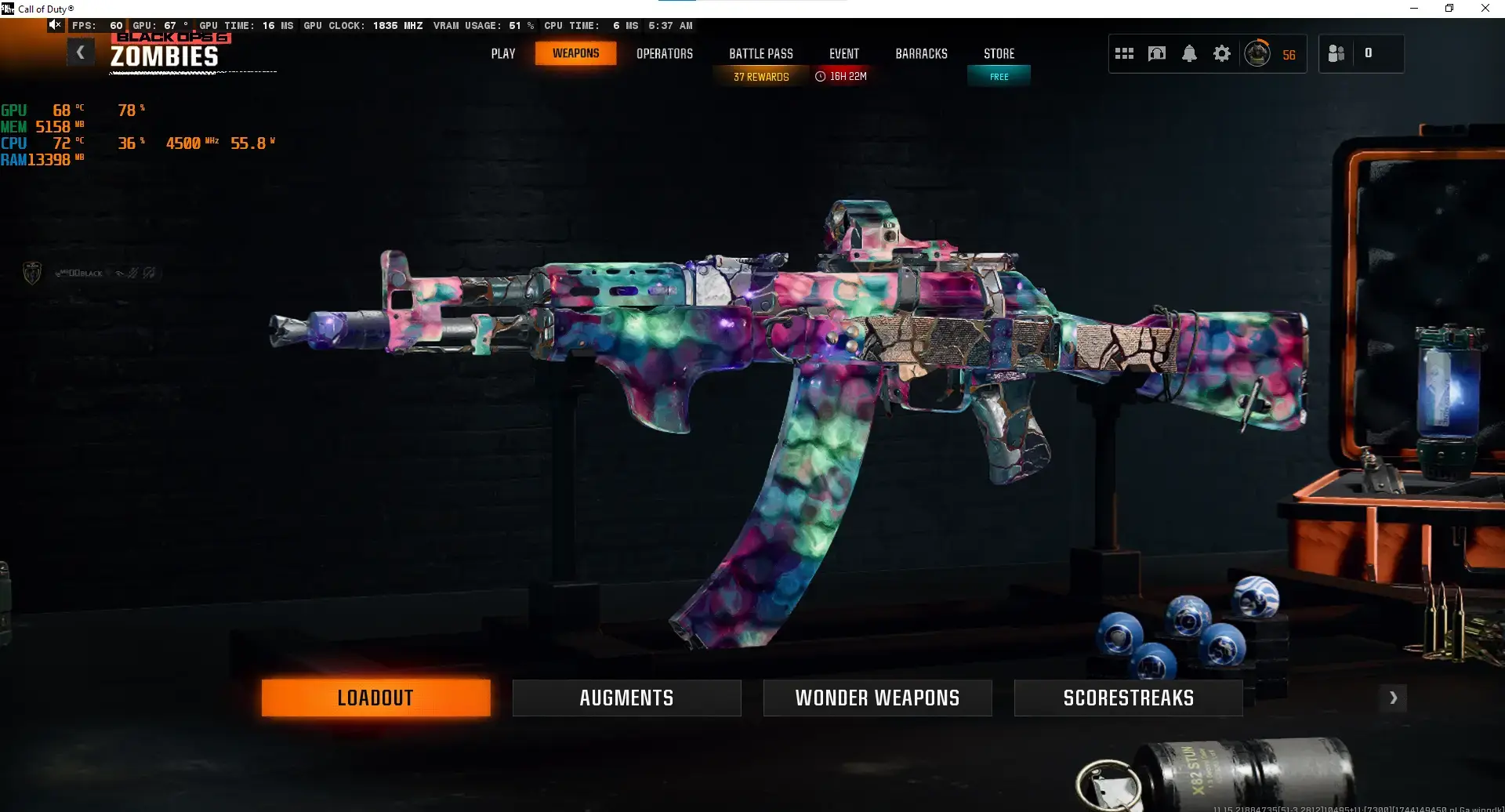
Task: Toggle to the Weapons section
Action: (x=575, y=53)
